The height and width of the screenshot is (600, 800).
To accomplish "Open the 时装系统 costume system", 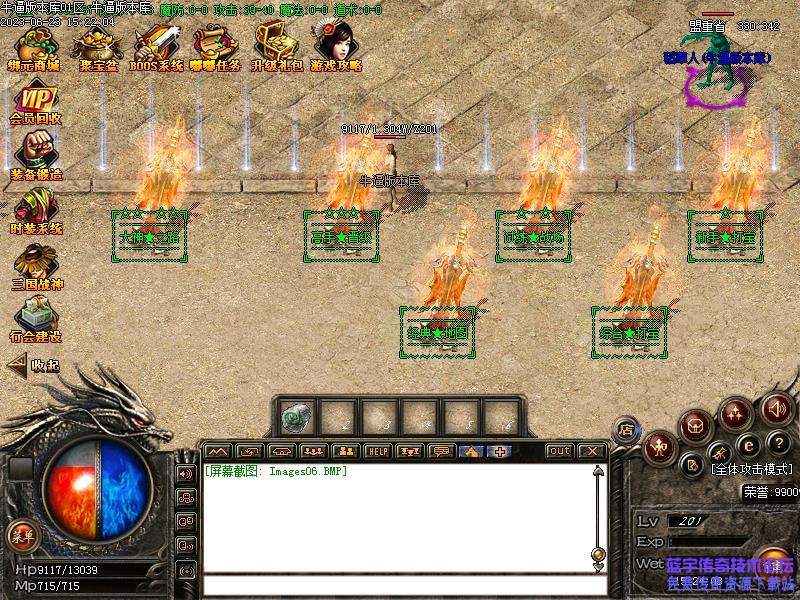I will point(35,210).
